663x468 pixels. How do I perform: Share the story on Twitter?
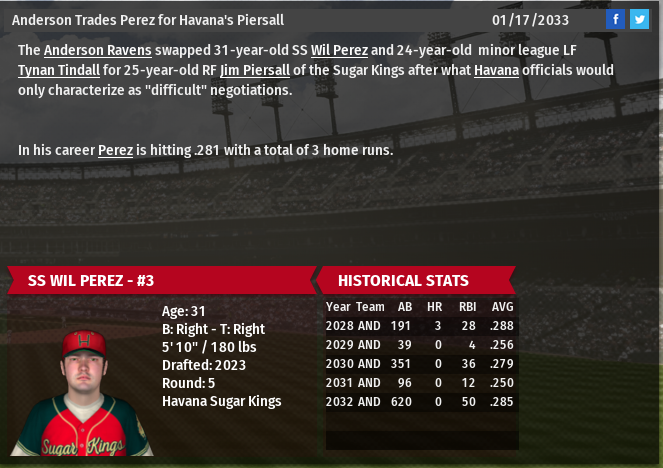tap(639, 19)
